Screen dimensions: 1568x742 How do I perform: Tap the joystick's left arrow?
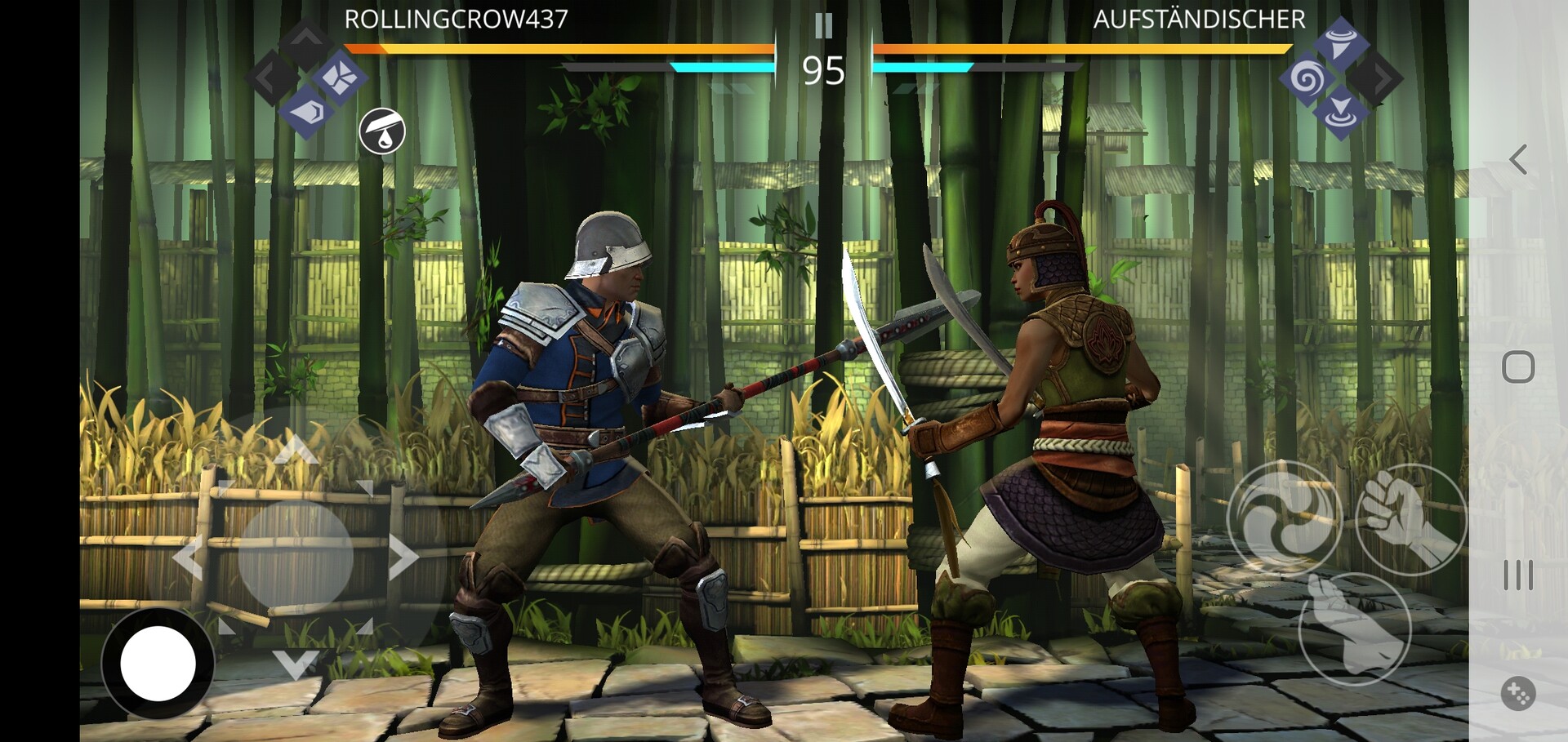(x=188, y=558)
